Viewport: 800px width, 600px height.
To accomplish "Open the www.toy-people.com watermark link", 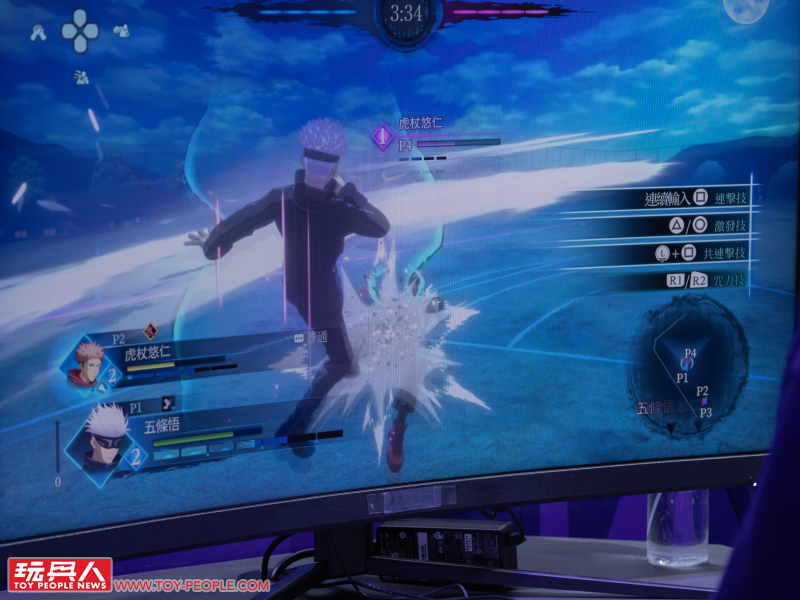I will 191,585.
